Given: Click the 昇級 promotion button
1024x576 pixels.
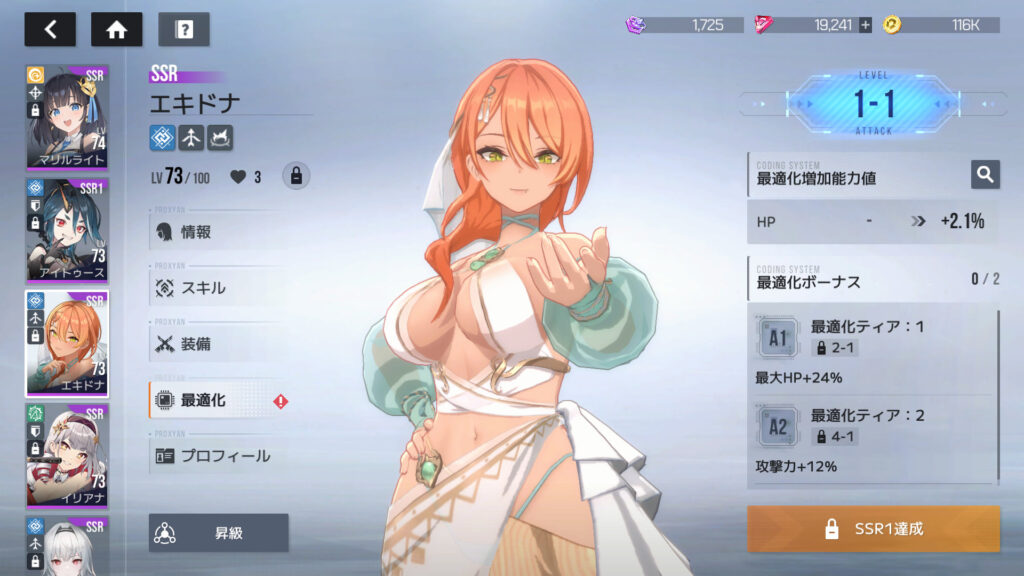Looking at the screenshot, I should click(x=219, y=533).
